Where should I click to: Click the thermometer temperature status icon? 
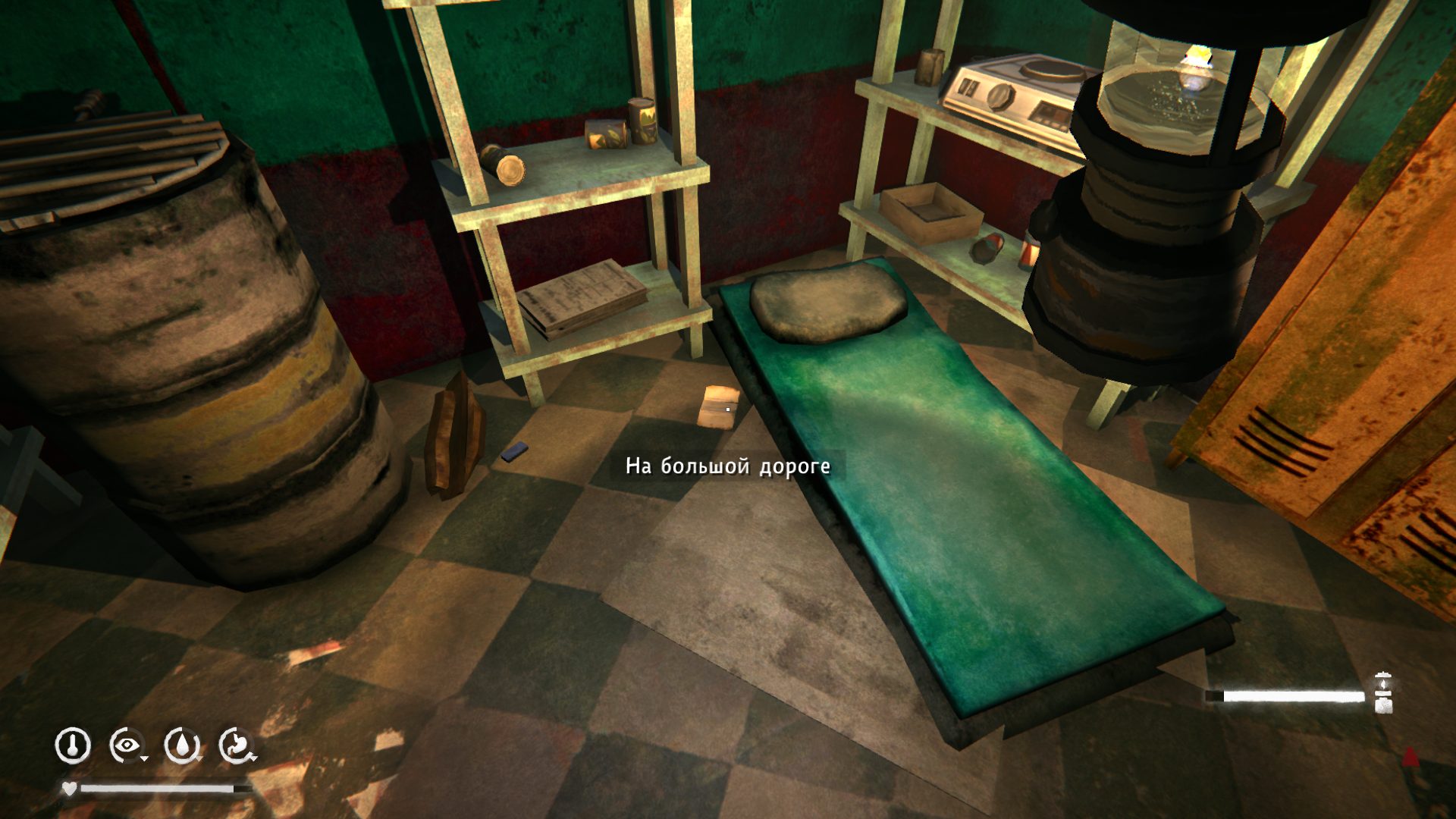[73, 745]
